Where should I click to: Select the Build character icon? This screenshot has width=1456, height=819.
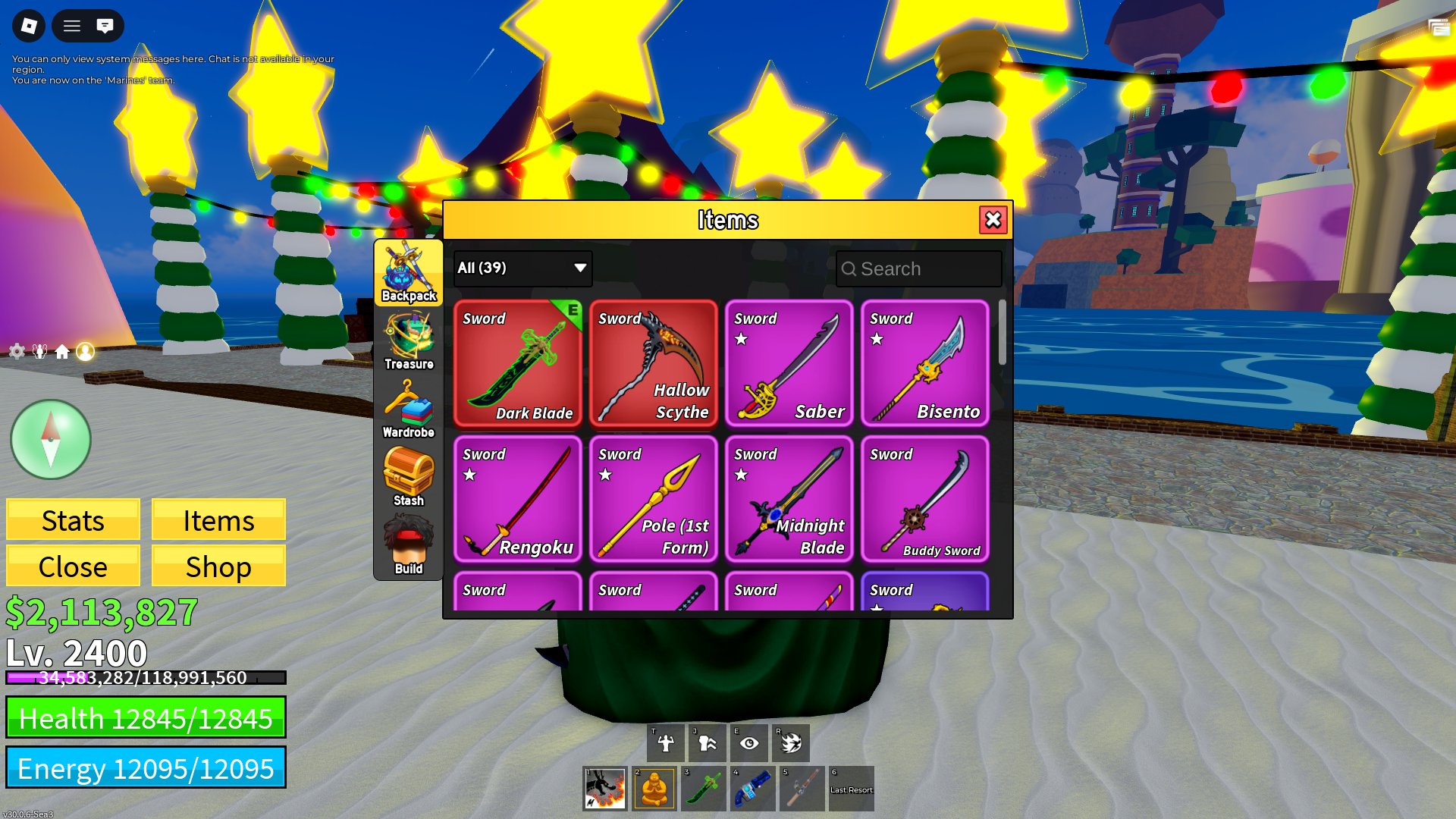click(409, 542)
